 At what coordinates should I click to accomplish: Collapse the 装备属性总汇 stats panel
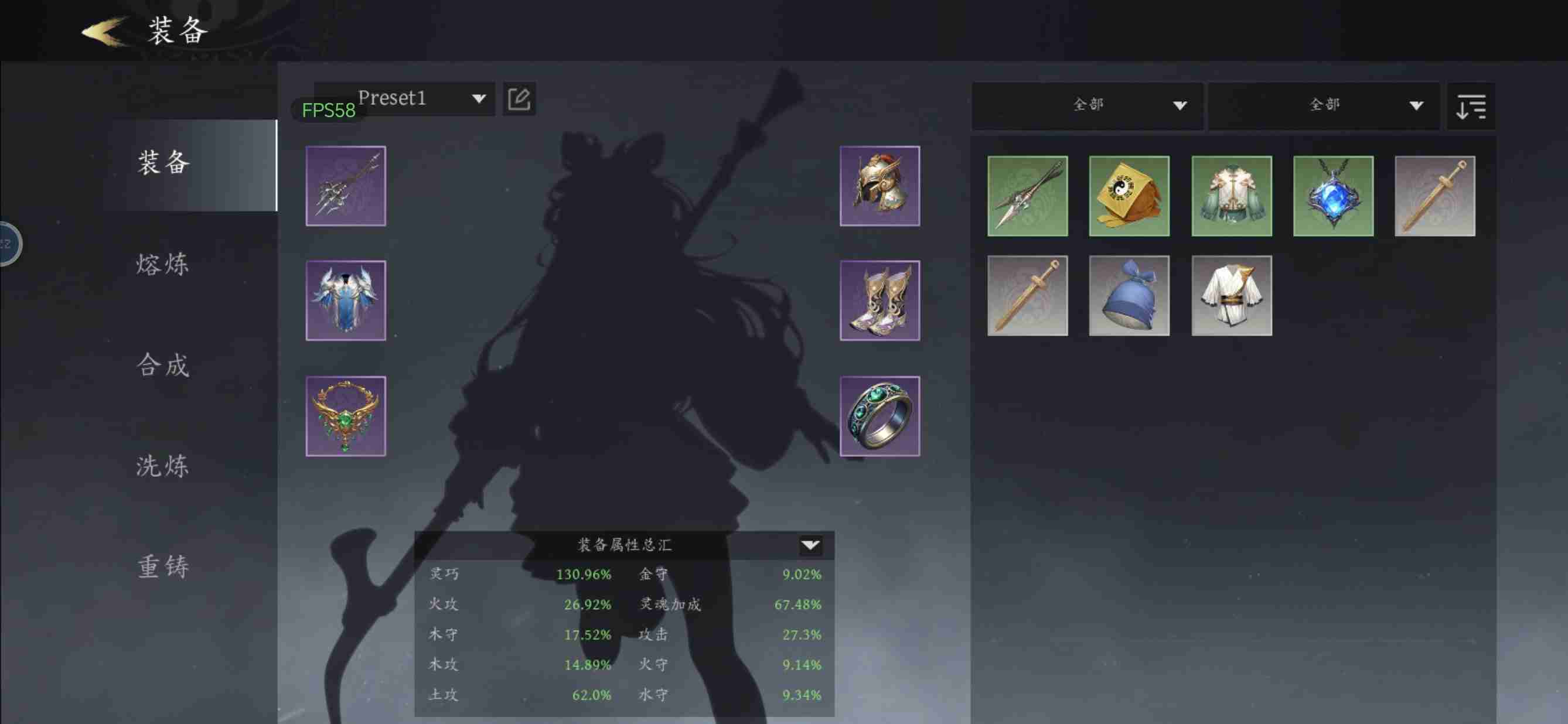(x=810, y=546)
